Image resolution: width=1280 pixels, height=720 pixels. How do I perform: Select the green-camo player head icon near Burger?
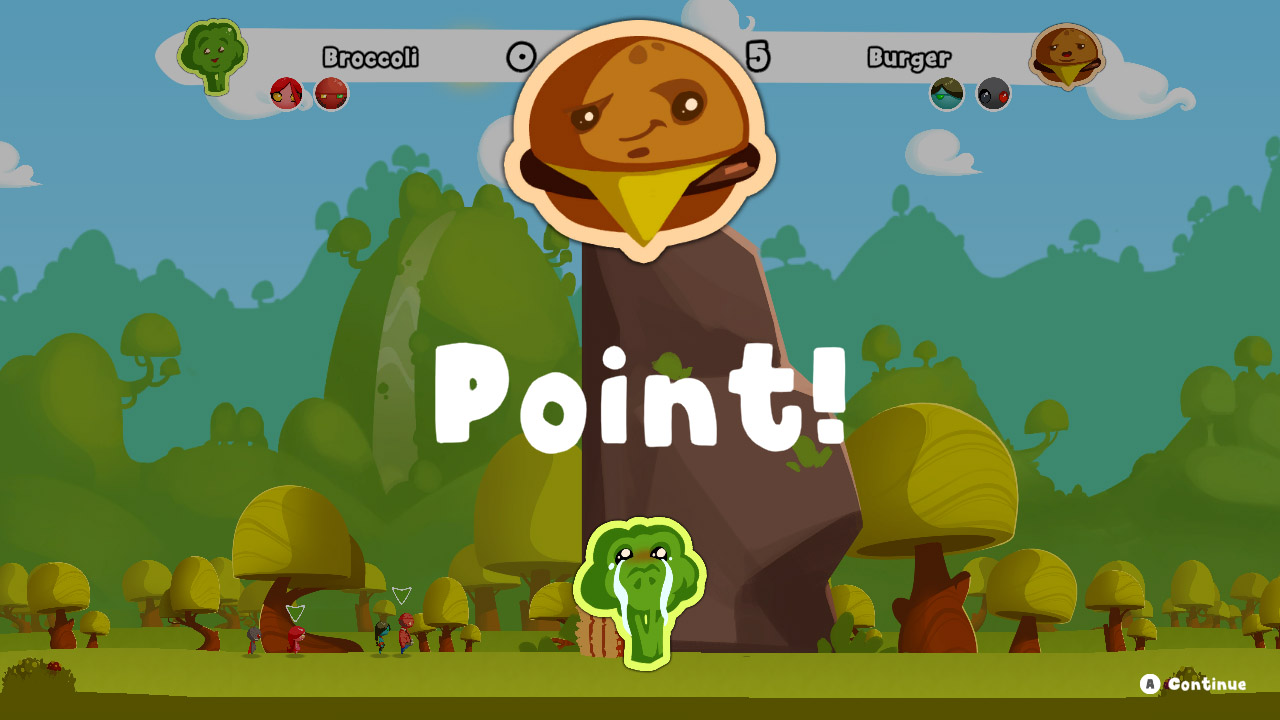pyautogui.click(x=946, y=95)
